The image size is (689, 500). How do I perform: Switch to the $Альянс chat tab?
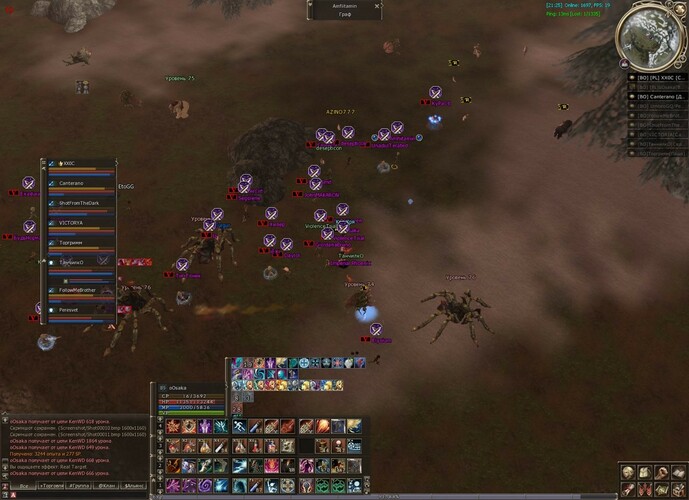pyautogui.click(x=134, y=485)
